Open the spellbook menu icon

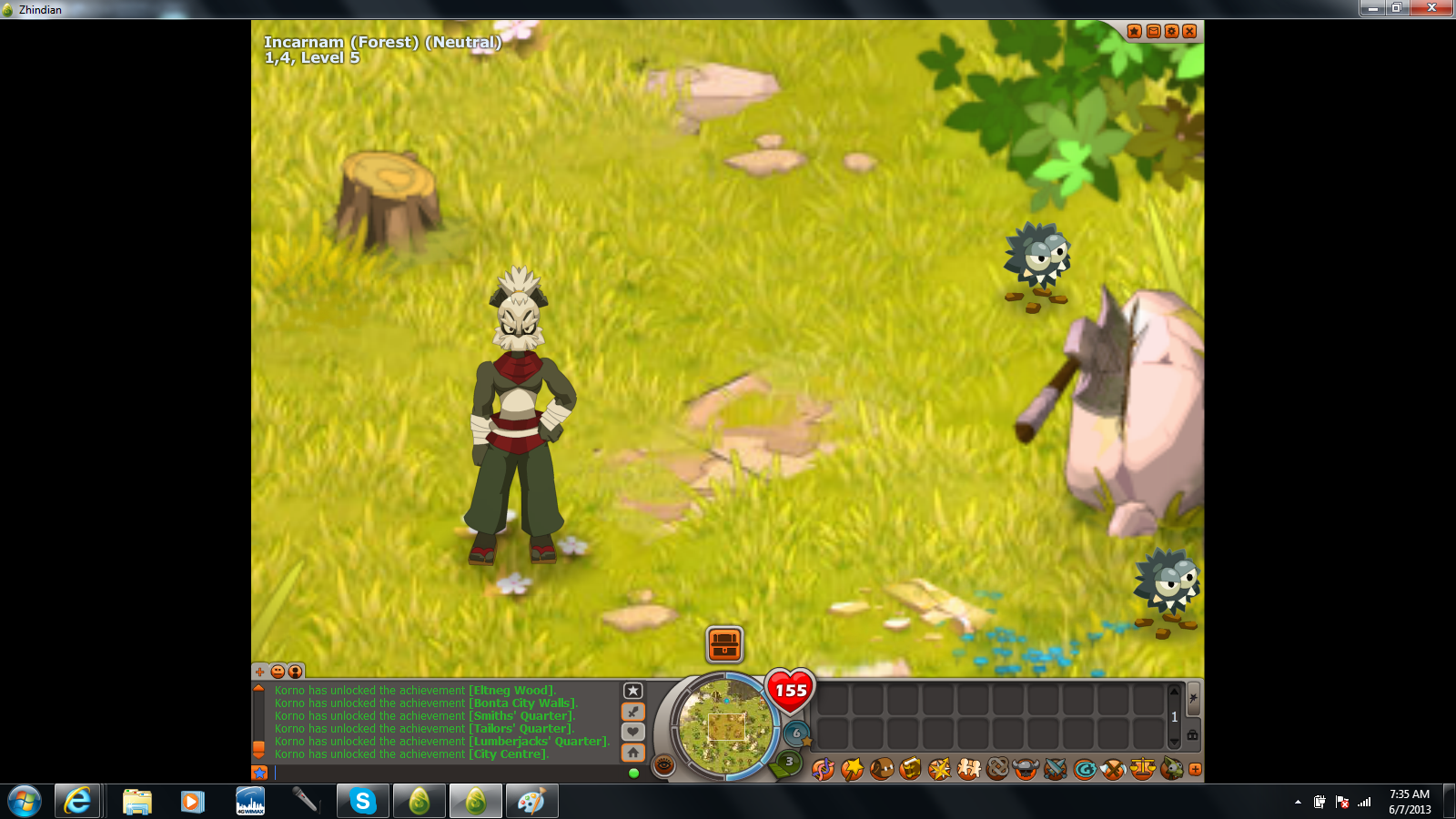910,770
